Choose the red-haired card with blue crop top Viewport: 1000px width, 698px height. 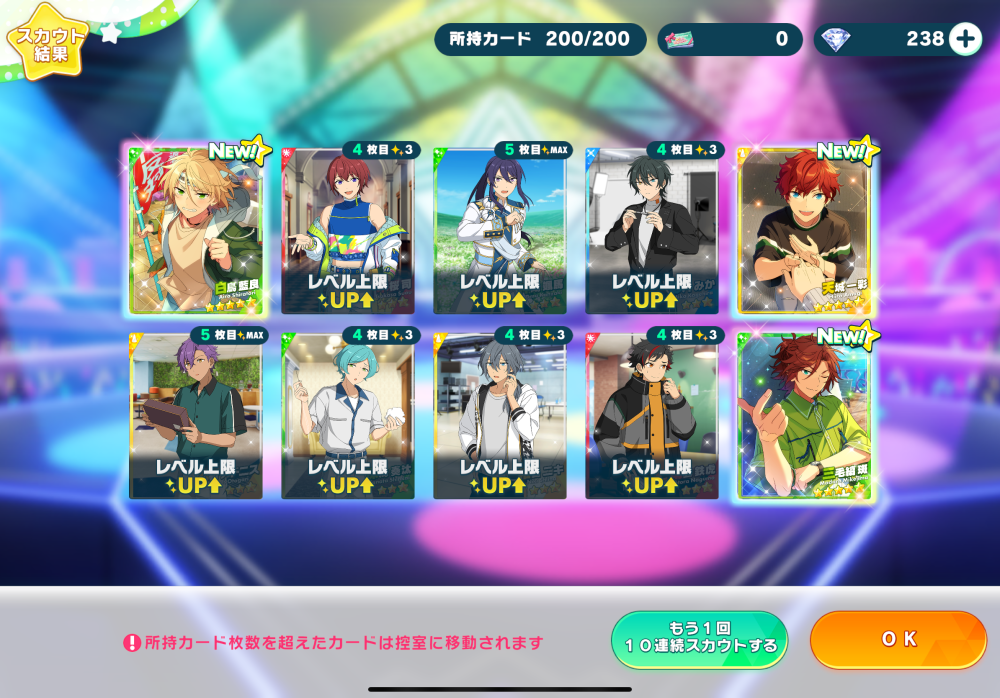(x=348, y=230)
